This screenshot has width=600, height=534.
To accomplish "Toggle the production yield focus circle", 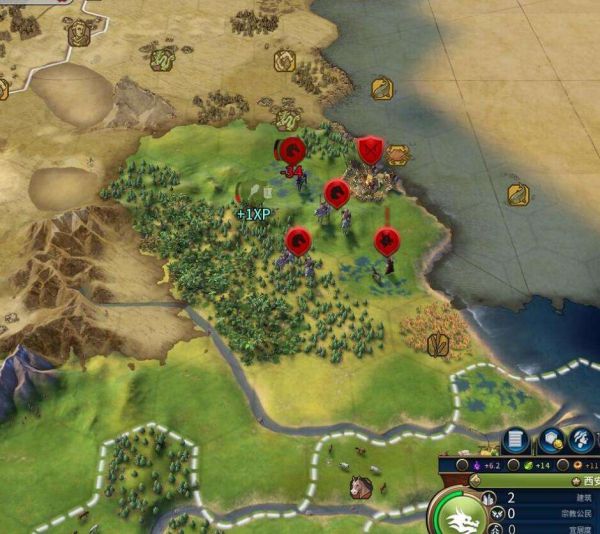I will [x=565, y=466].
